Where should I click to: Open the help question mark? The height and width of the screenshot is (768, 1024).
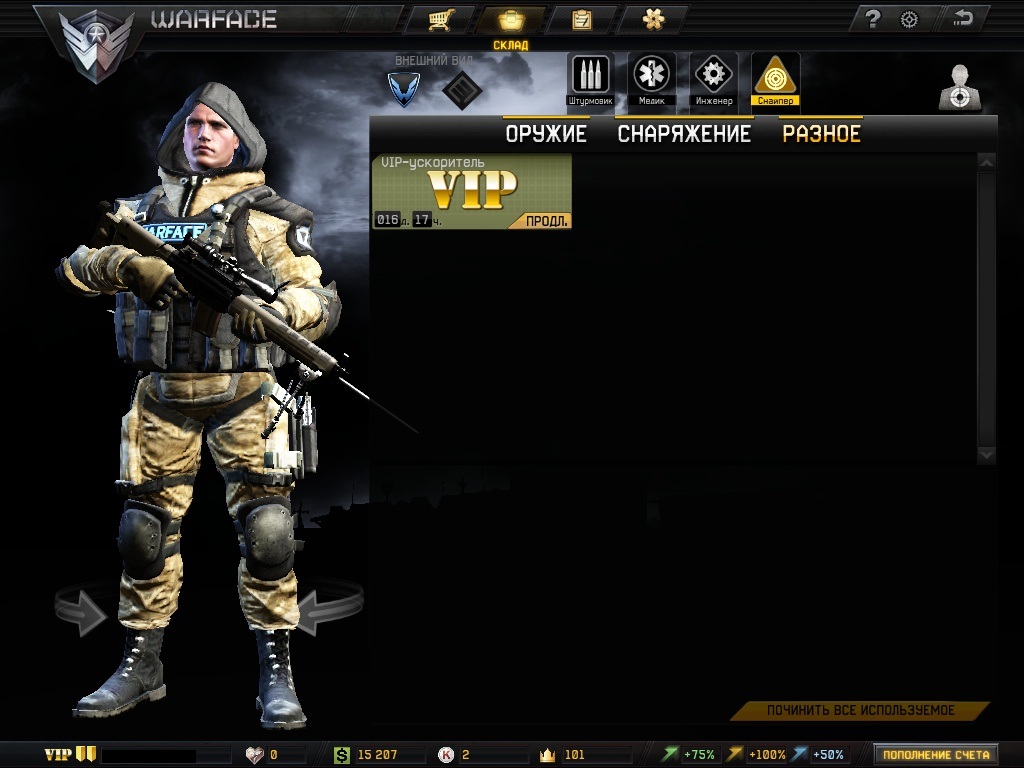click(x=873, y=19)
